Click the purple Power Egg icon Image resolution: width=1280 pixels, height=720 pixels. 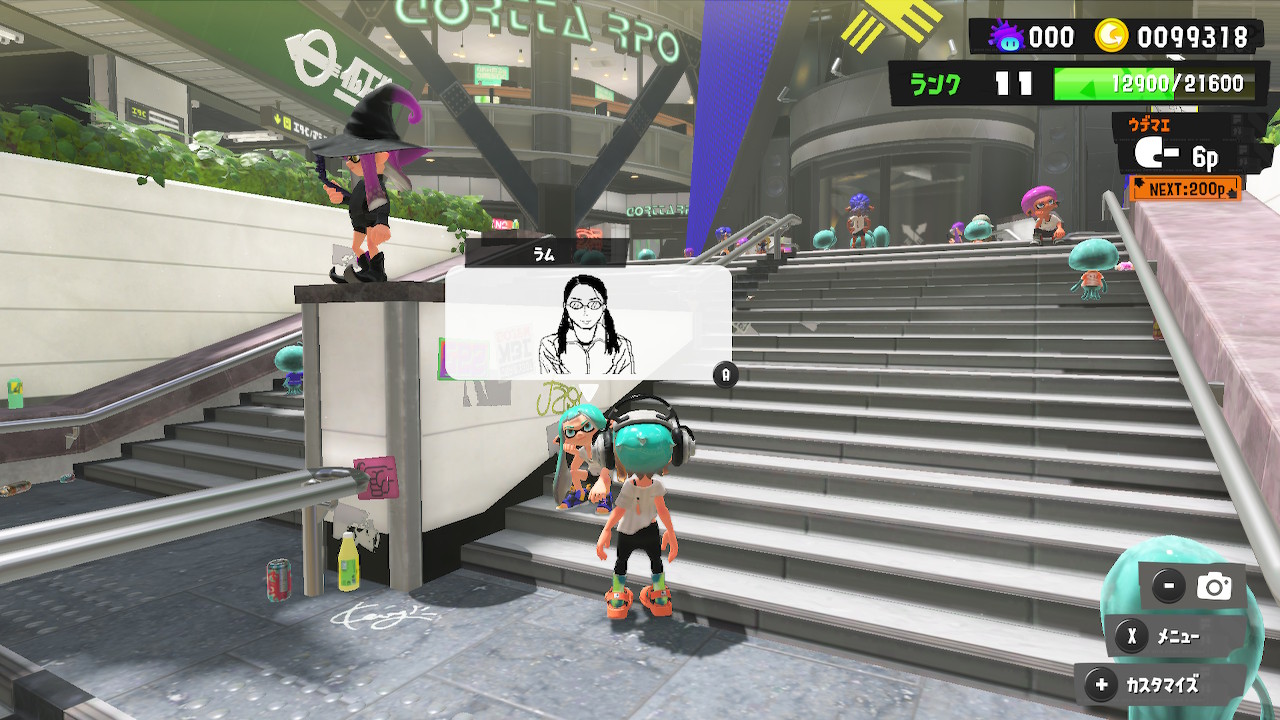1008,36
